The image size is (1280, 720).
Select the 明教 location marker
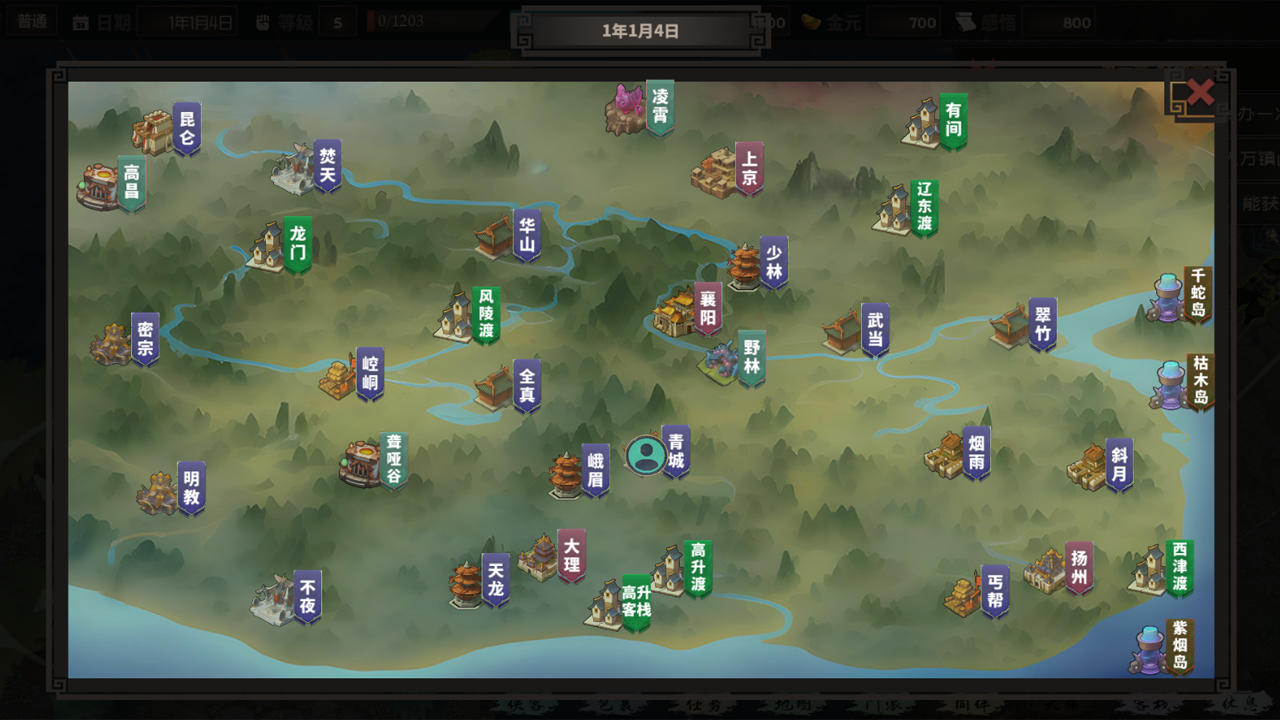[x=191, y=487]
